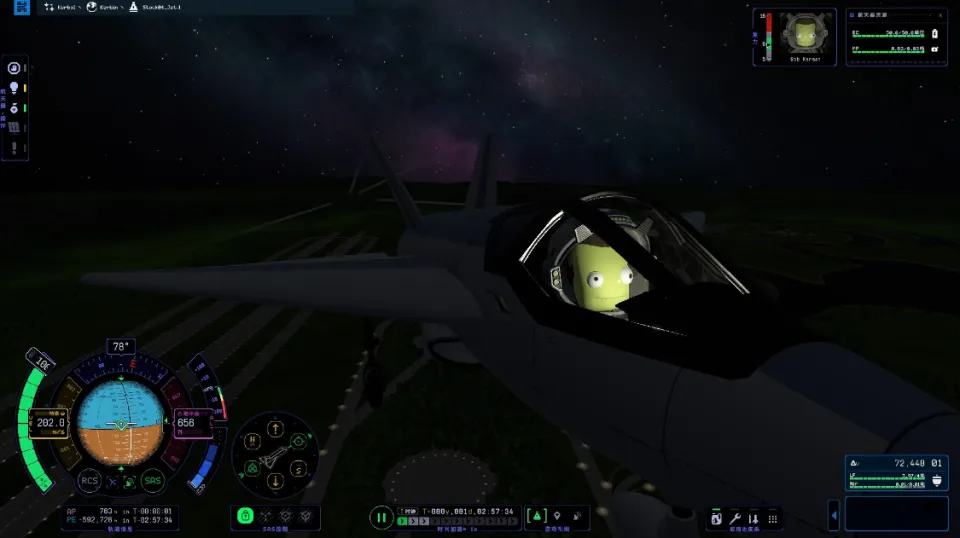960x538 pixels.
Task: Select the downward arrow SAS direction
Action: pos(274,481)
